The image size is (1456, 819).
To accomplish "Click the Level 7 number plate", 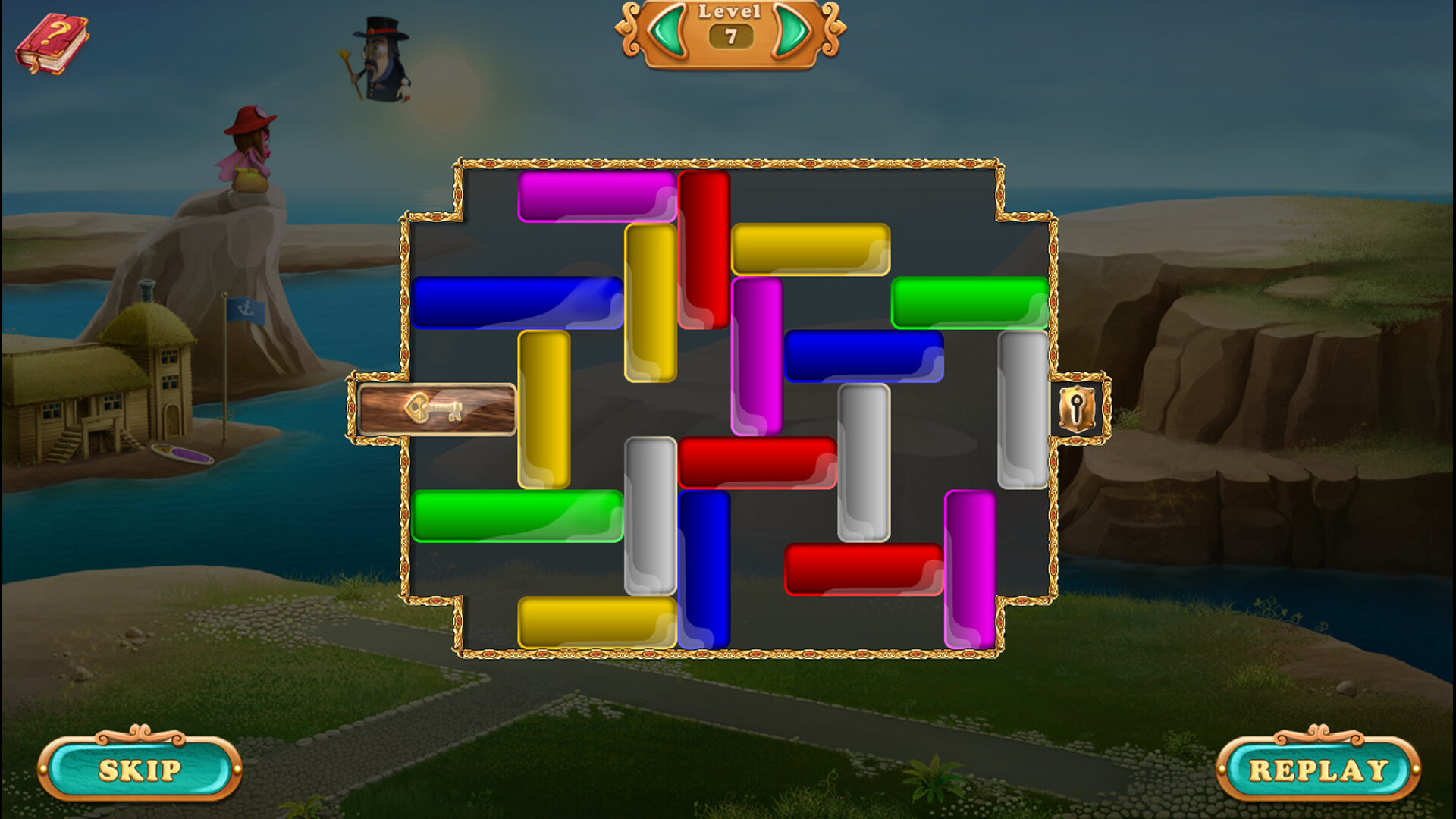I will (730, 34).
